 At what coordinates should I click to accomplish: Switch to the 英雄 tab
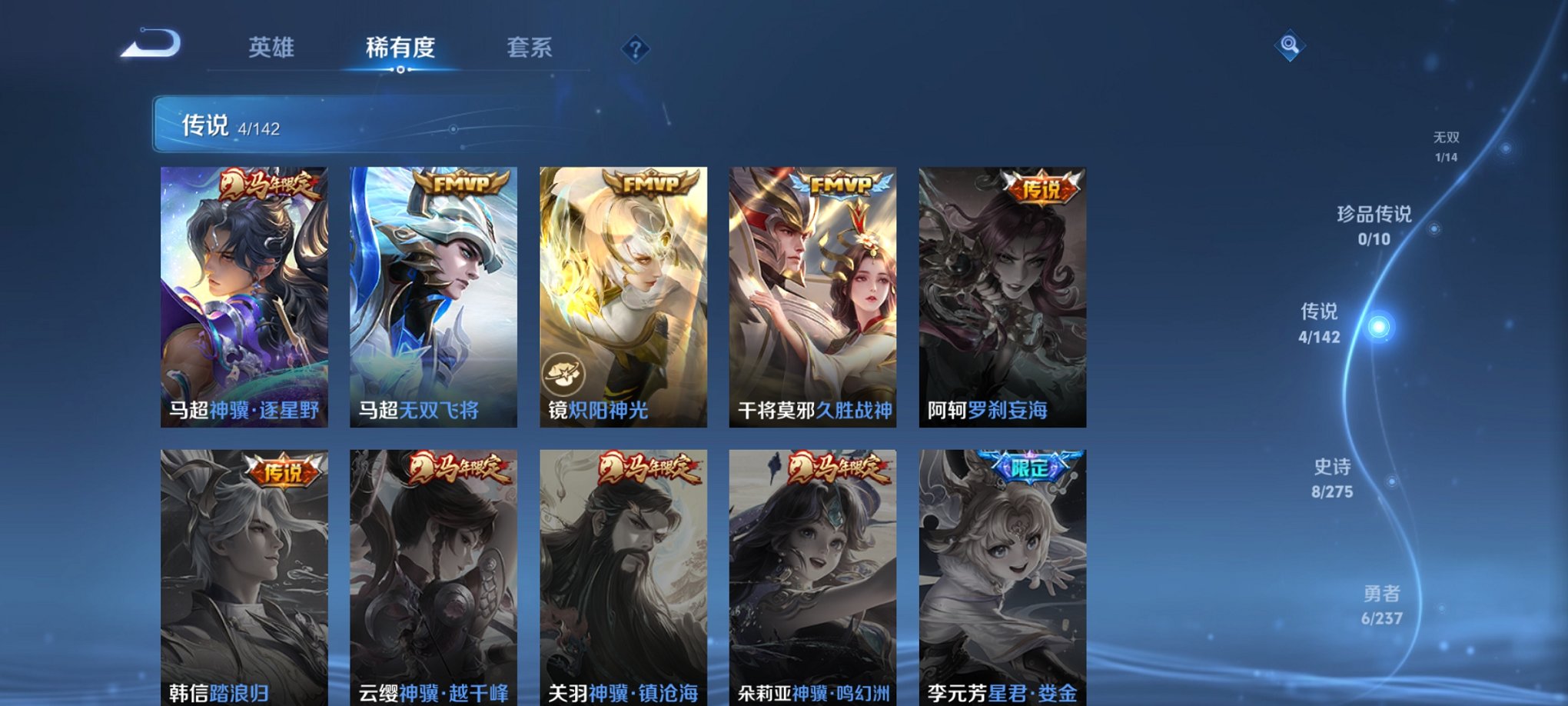(x=271, y=48)
